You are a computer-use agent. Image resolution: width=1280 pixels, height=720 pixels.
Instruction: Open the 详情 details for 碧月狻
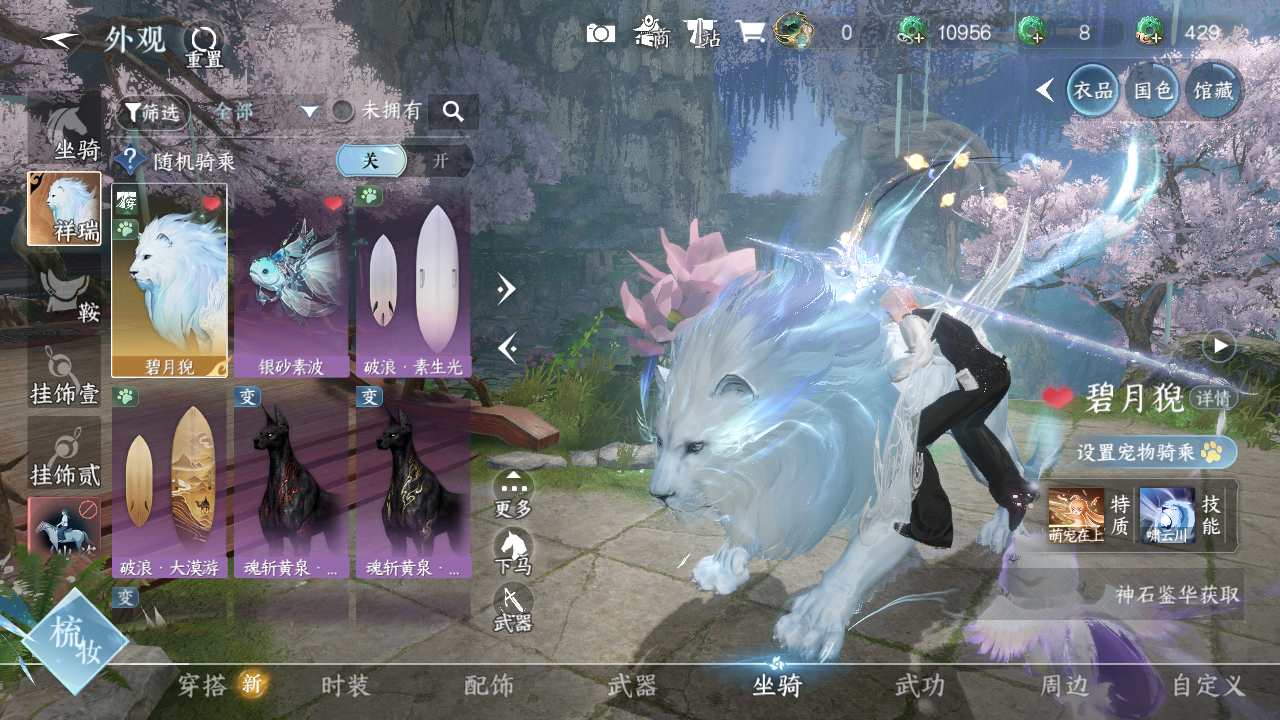[x=1214, y=398]
